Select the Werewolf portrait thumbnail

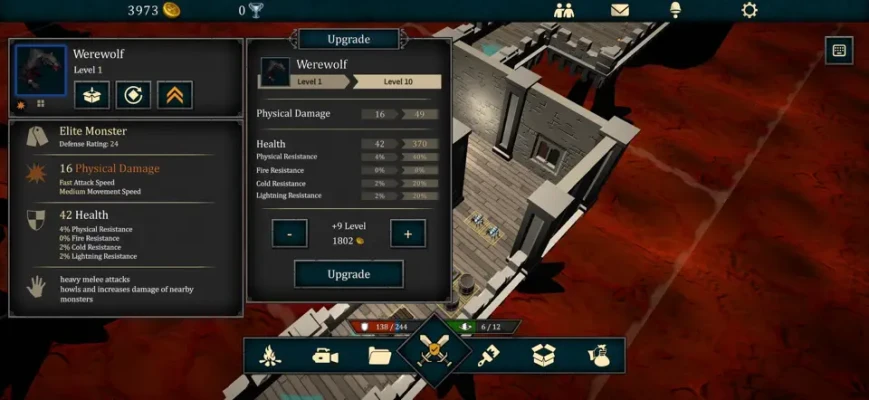click(41, 71)
